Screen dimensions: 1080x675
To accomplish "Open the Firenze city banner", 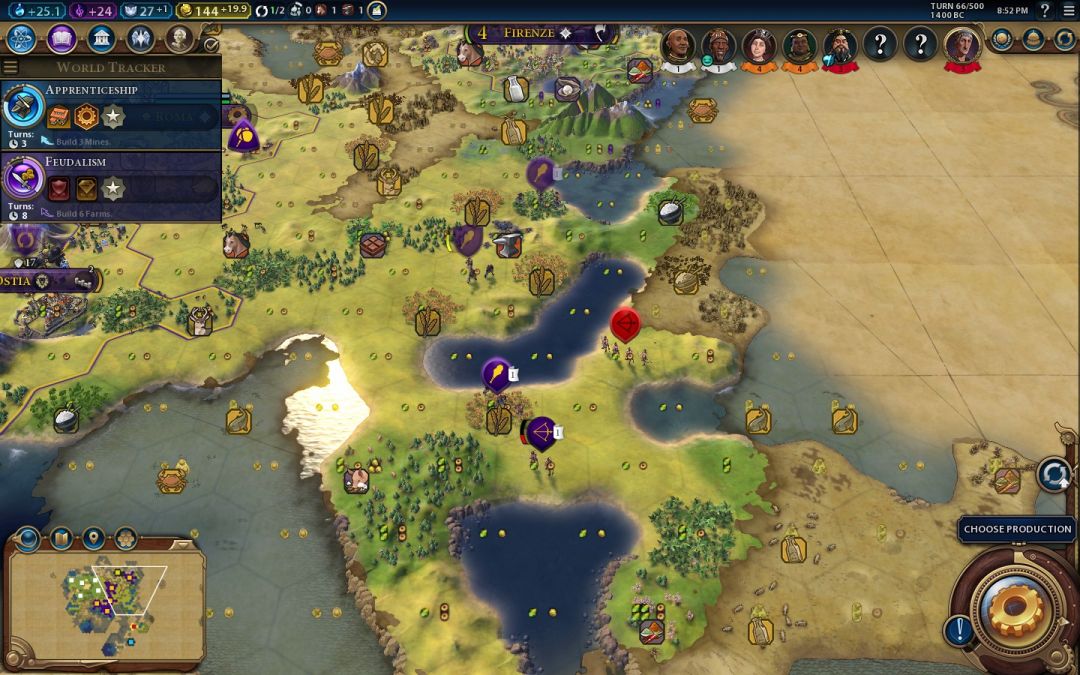I will click(x=528, y=33).
